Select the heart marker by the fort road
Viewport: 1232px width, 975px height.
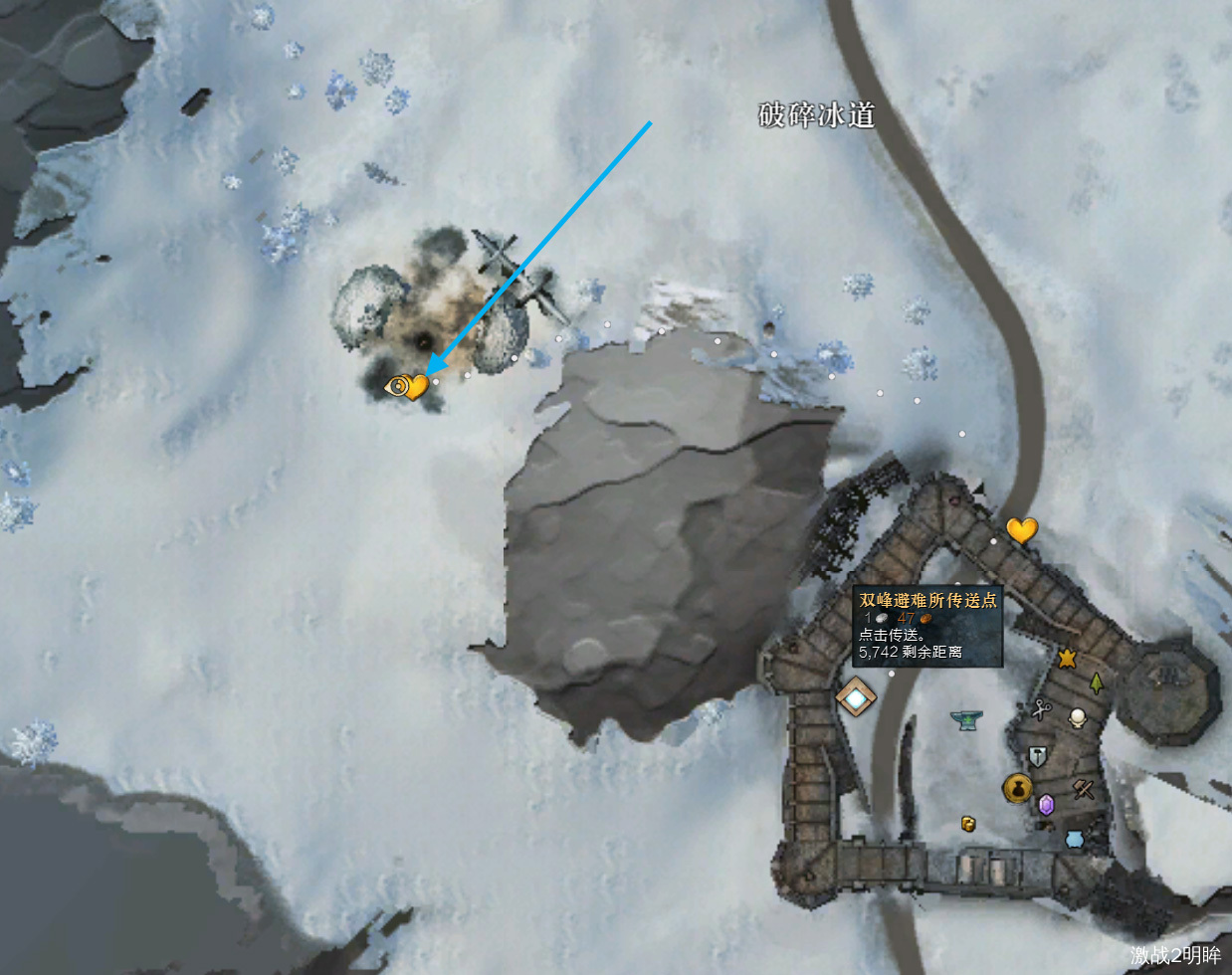1021,529
